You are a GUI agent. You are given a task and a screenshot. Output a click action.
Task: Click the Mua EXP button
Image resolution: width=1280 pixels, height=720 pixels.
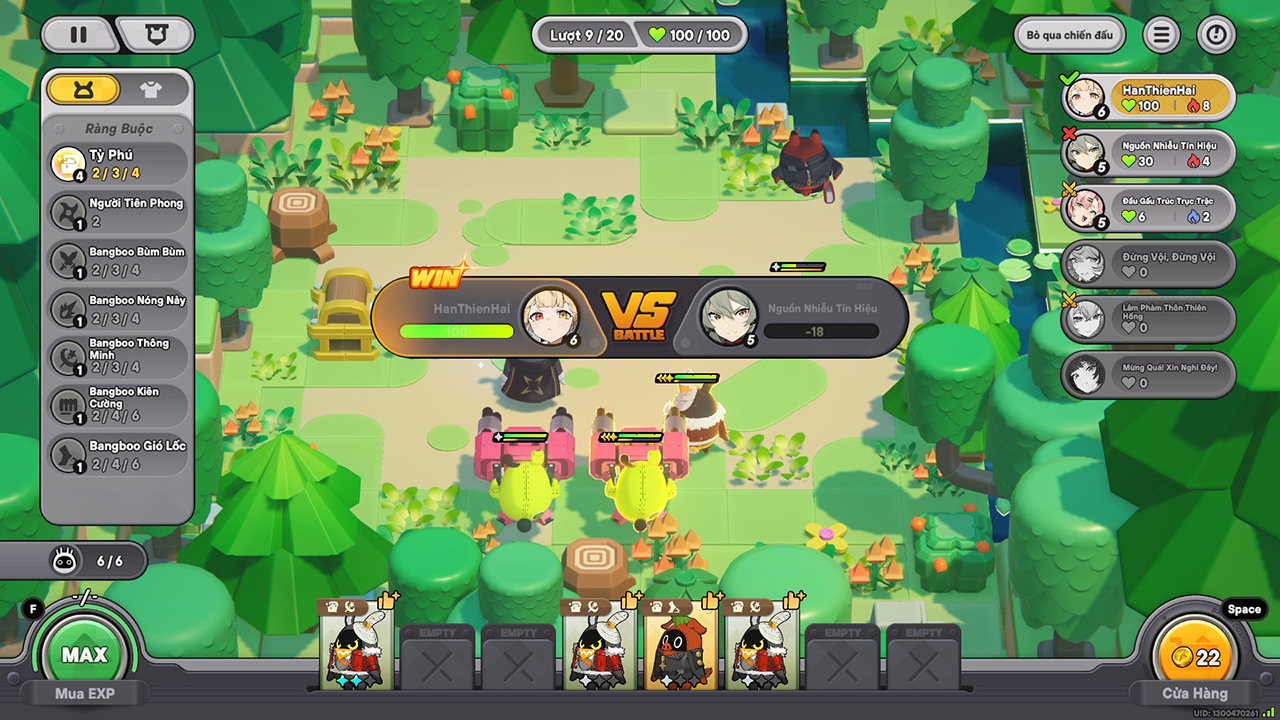(x=83, y=692)
